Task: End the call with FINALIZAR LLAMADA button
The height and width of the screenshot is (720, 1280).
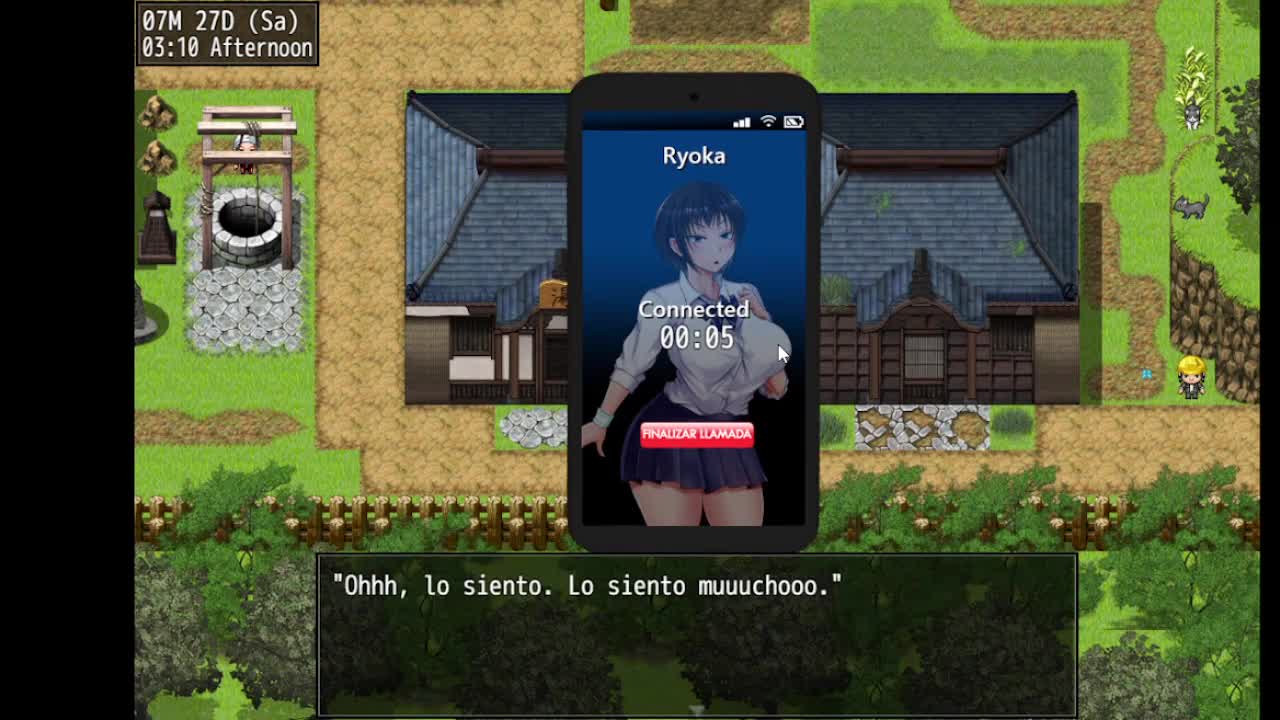Action: (697, 434)
